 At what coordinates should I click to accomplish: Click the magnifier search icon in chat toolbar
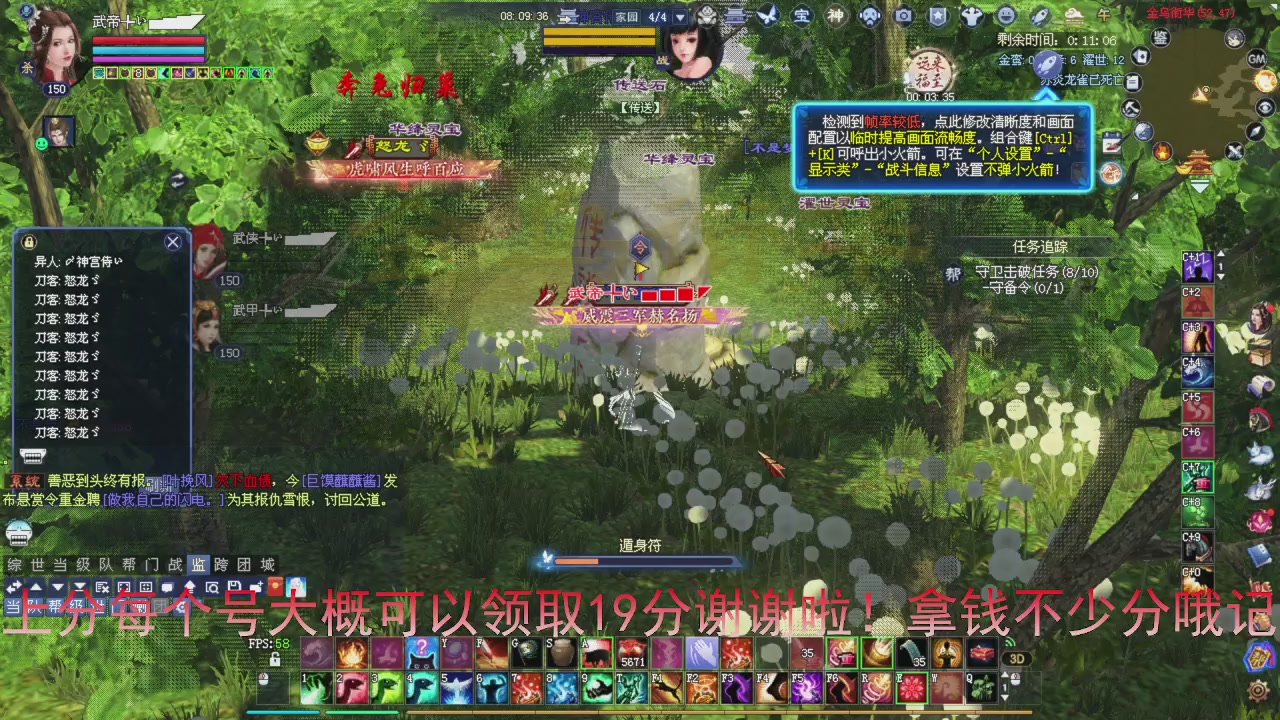tap(211, 586)
